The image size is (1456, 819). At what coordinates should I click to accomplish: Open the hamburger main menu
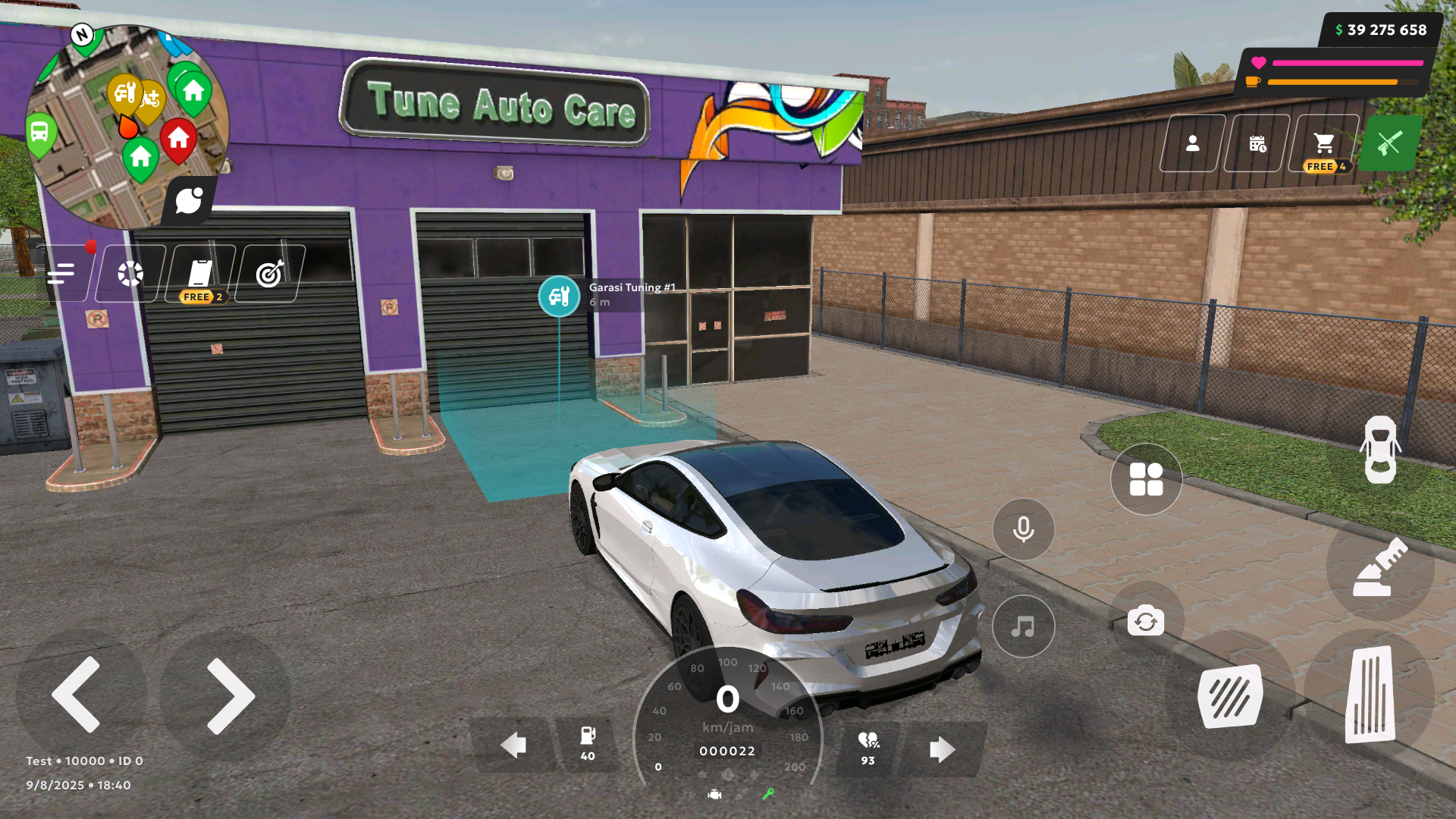coord(61,273)
